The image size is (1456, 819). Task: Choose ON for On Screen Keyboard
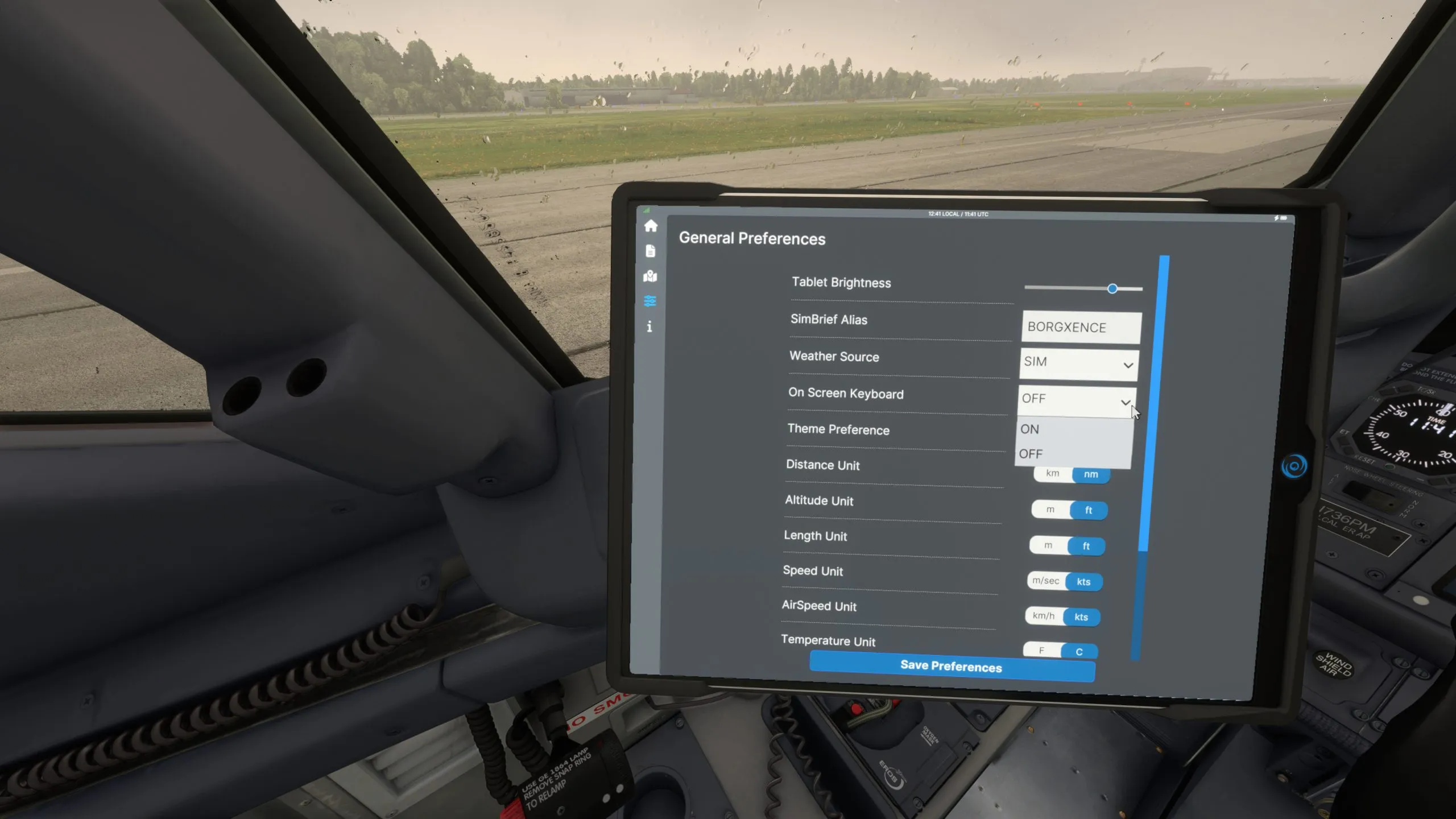pyautogui.click(x=1029, y=429)
